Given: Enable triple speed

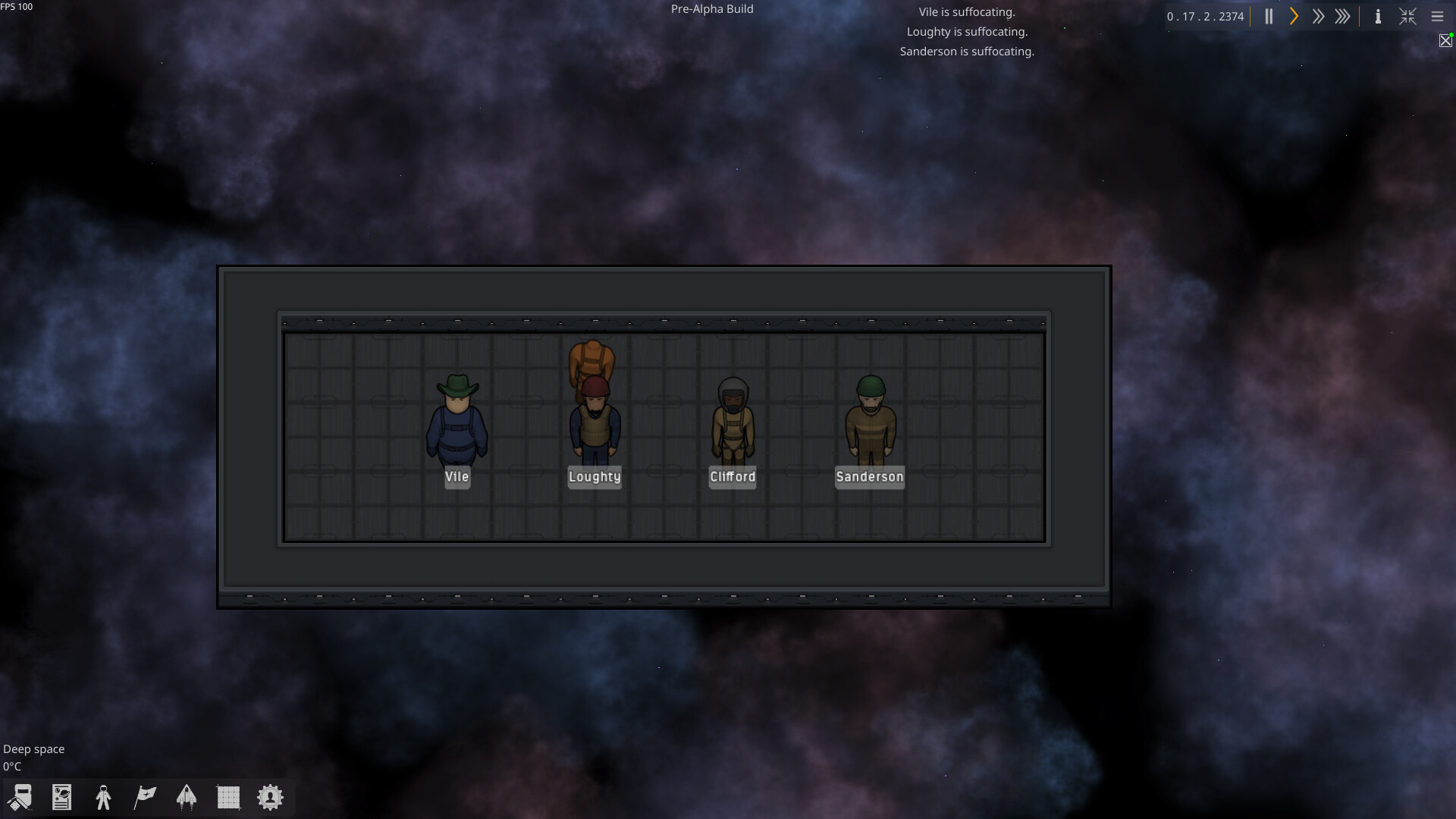Looking at the screenshot, I should (1343, 16).
